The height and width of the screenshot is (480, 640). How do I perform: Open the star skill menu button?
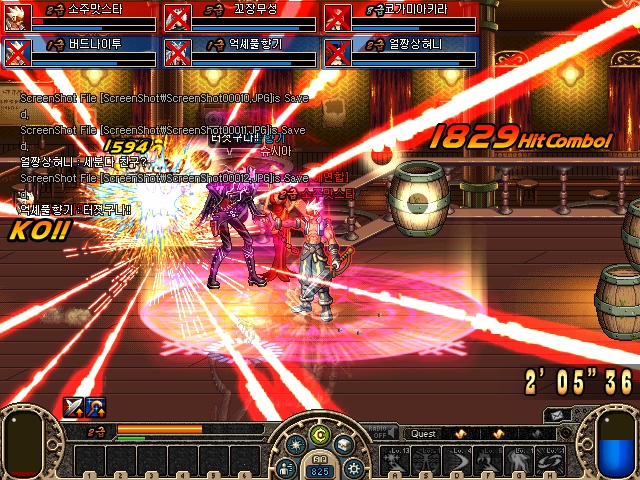click(x=295, y=446)
